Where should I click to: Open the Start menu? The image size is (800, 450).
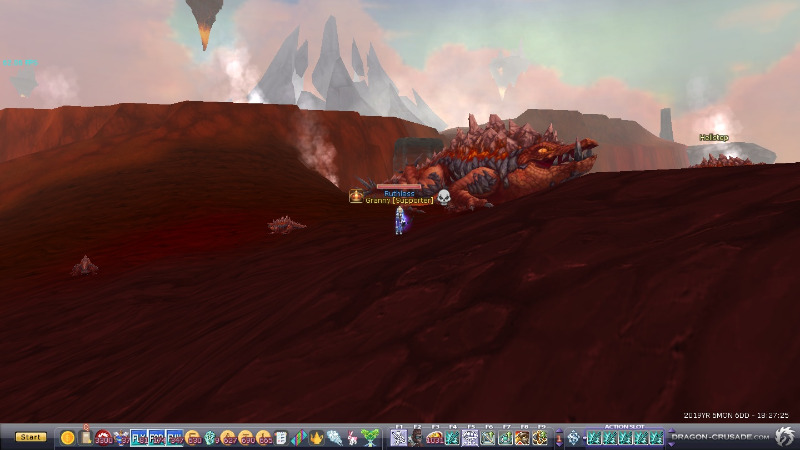point(30,437)
